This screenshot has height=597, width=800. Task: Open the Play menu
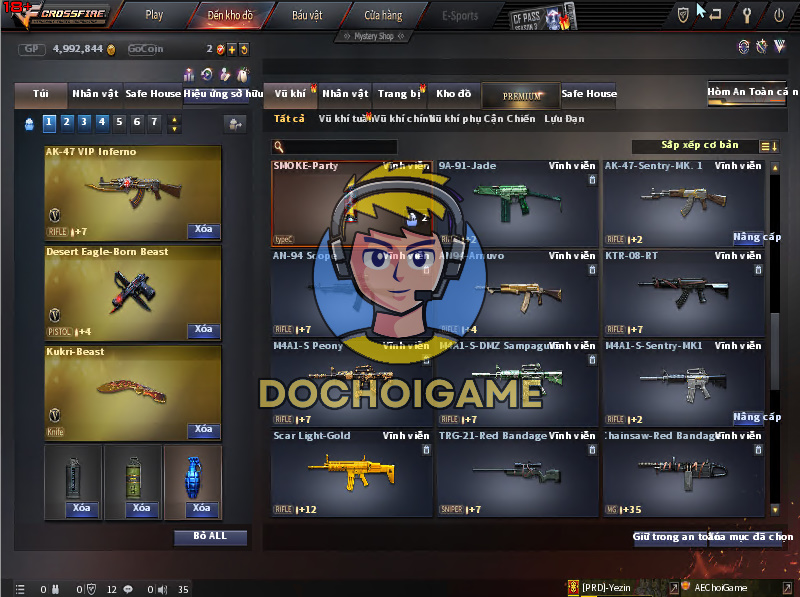coord(154,15)
